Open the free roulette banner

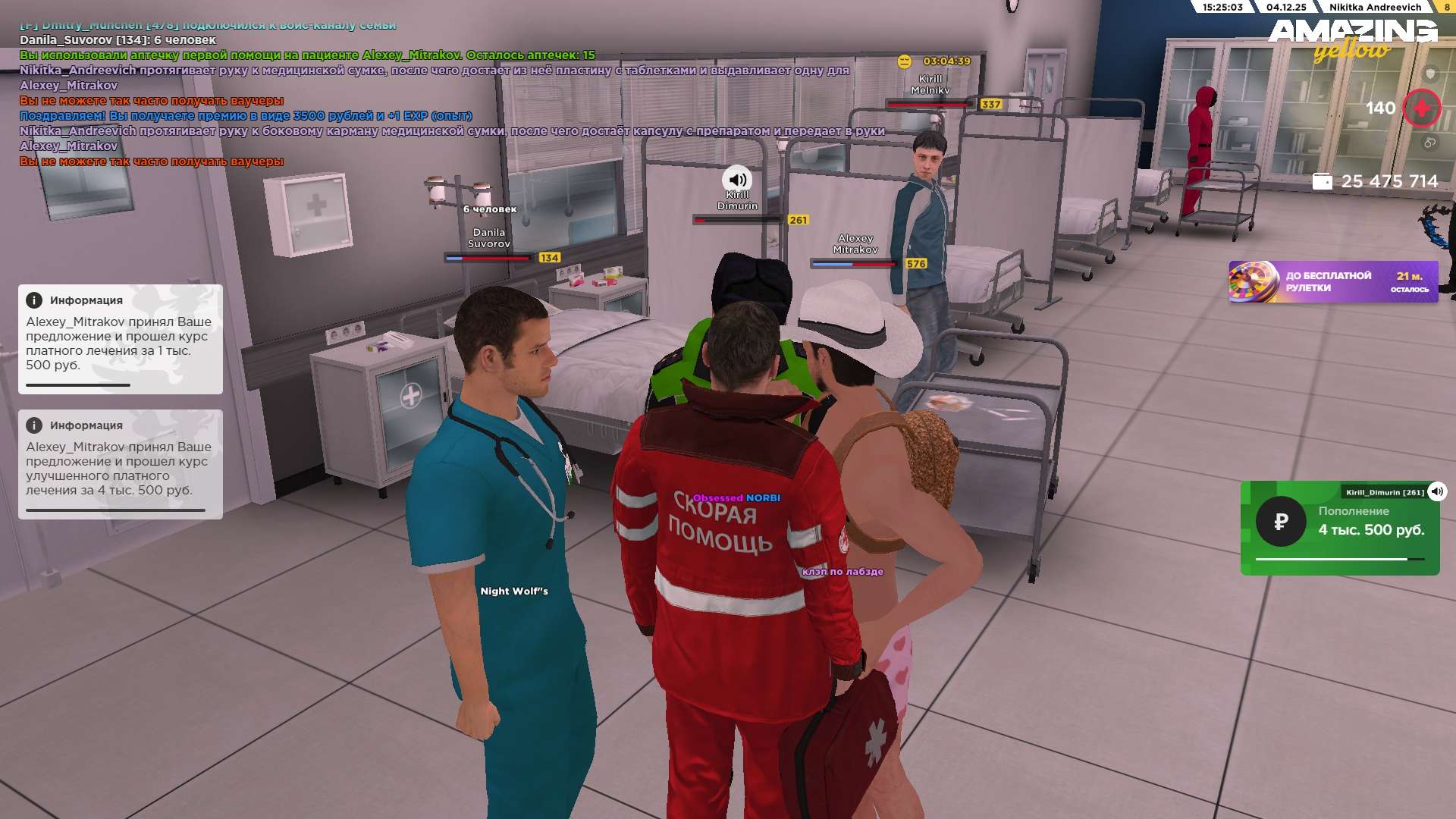tap(1332, 282)
